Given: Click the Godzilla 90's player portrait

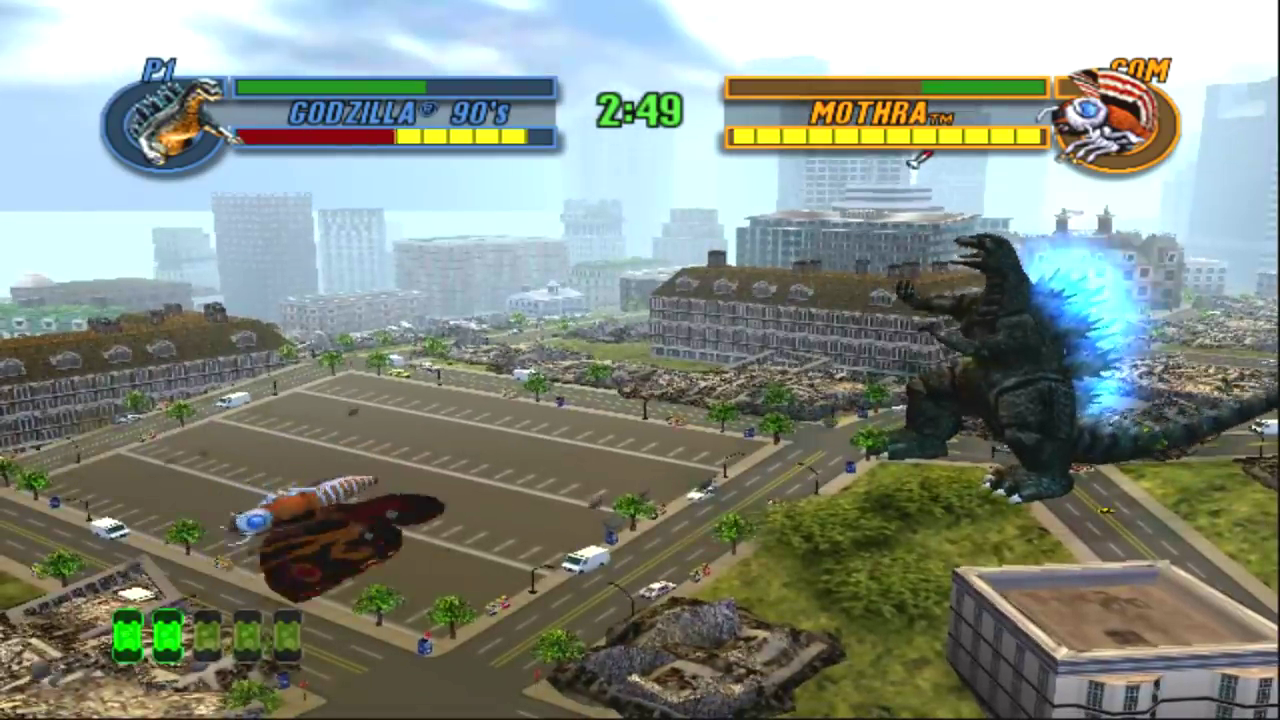Looking at the screenshot, I should 166,124.
